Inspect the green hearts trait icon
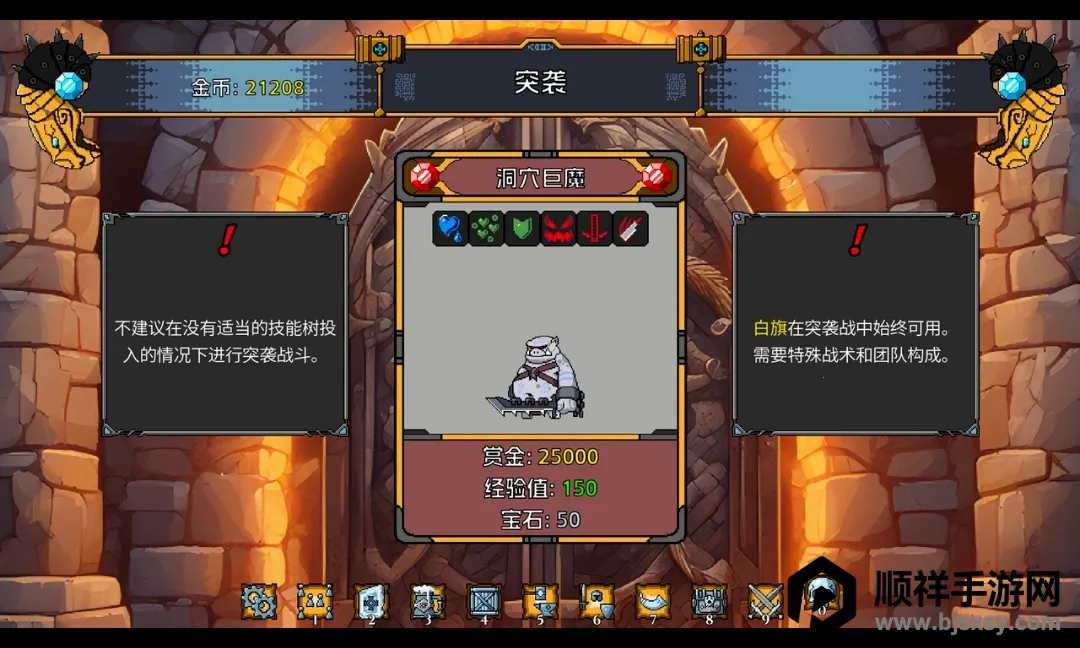 (486, 229)
